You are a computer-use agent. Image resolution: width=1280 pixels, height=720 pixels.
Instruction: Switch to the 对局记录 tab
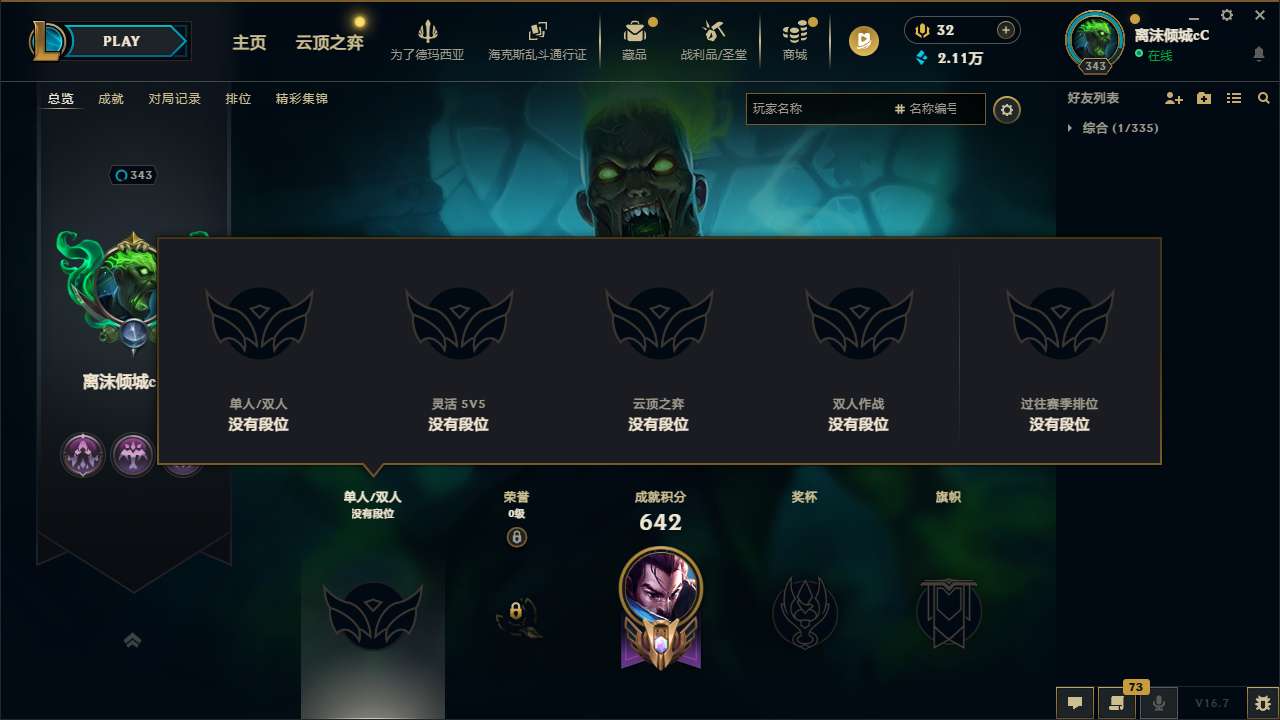(174, 98)
